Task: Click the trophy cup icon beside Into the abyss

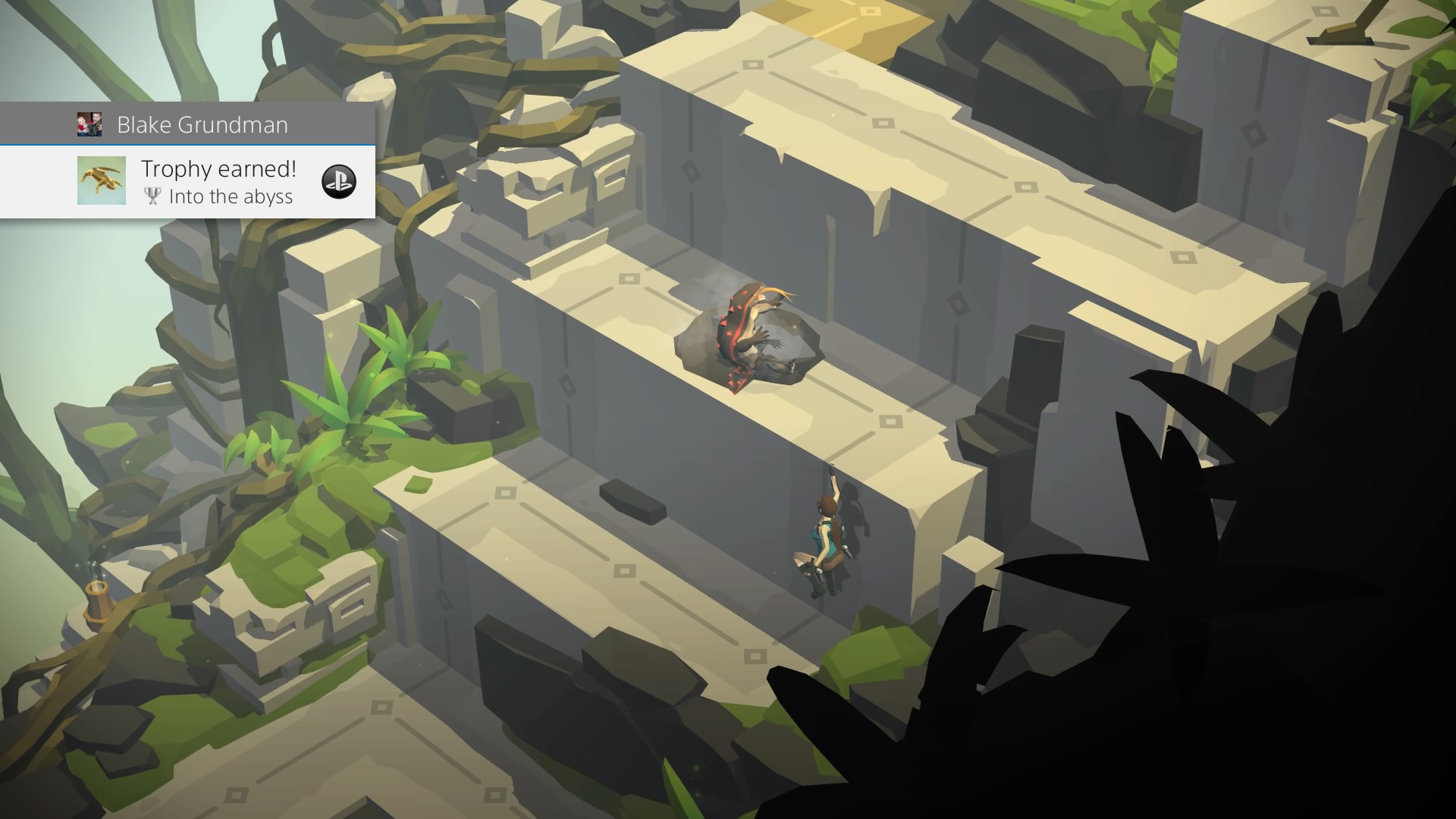Action: (152, 196)
